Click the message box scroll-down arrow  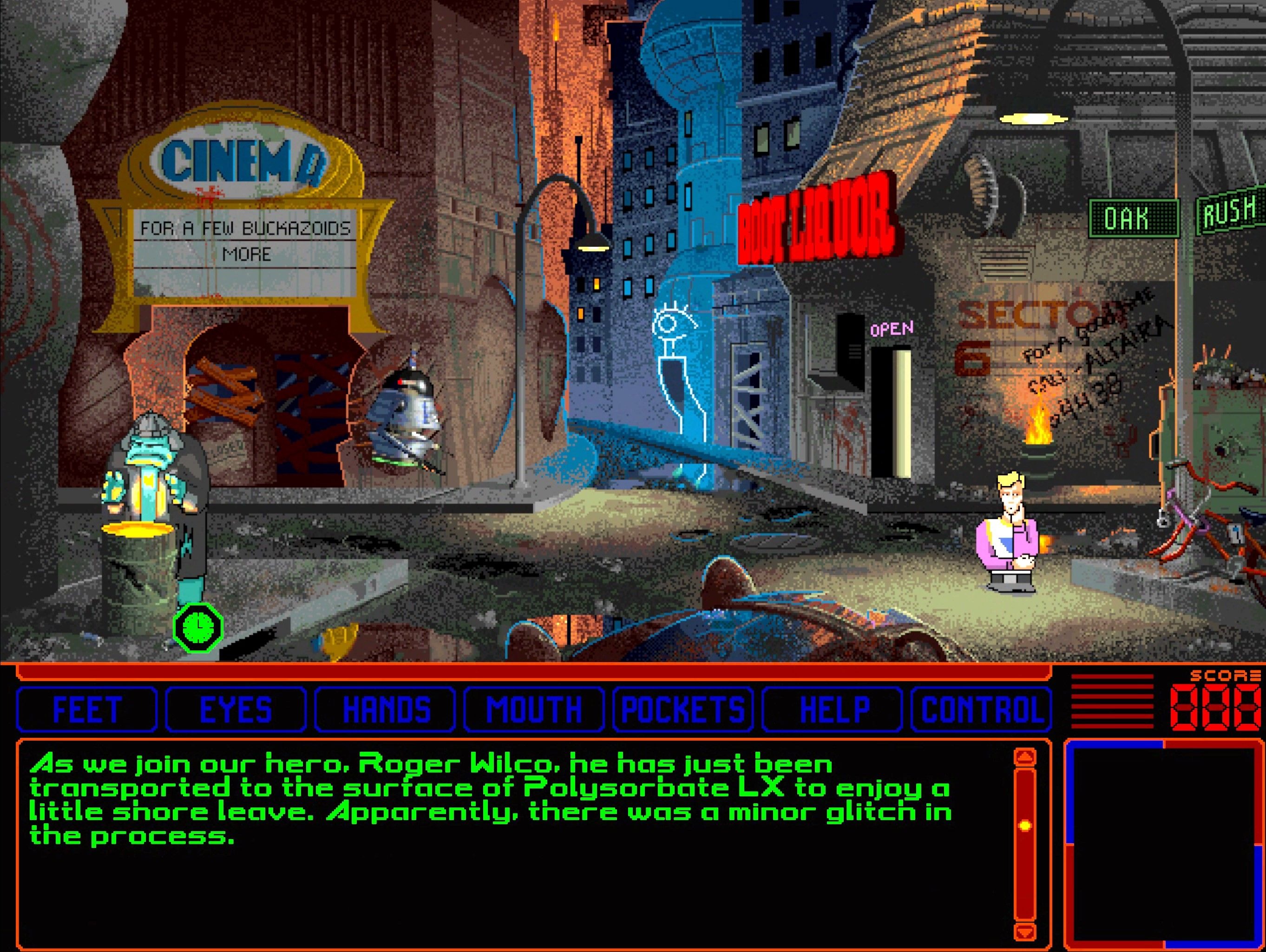point(1024,931)
